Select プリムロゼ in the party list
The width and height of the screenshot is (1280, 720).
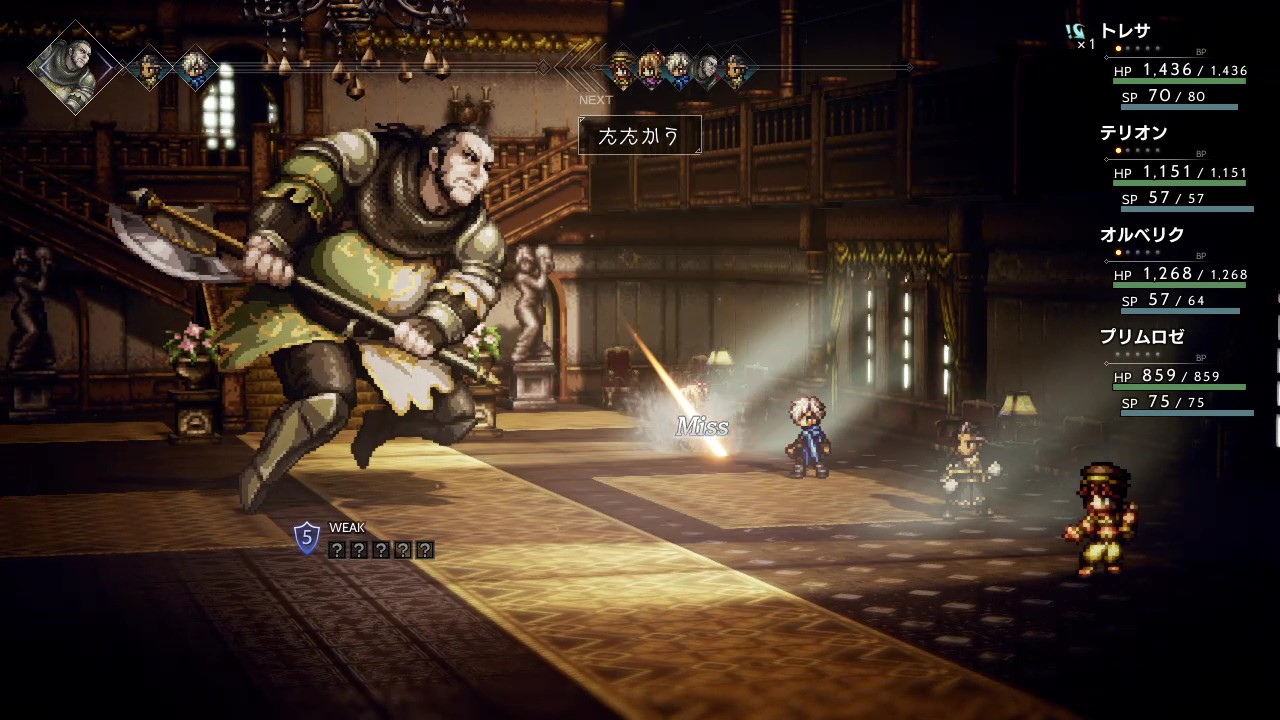pyautogui.click(x=1141, y=338)
